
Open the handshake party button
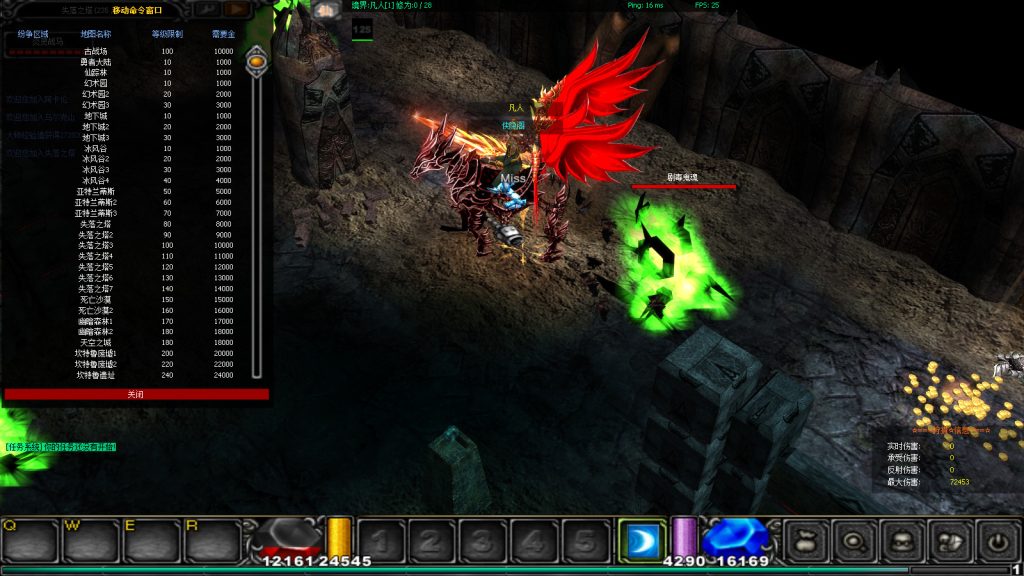[x=949, y=541]
